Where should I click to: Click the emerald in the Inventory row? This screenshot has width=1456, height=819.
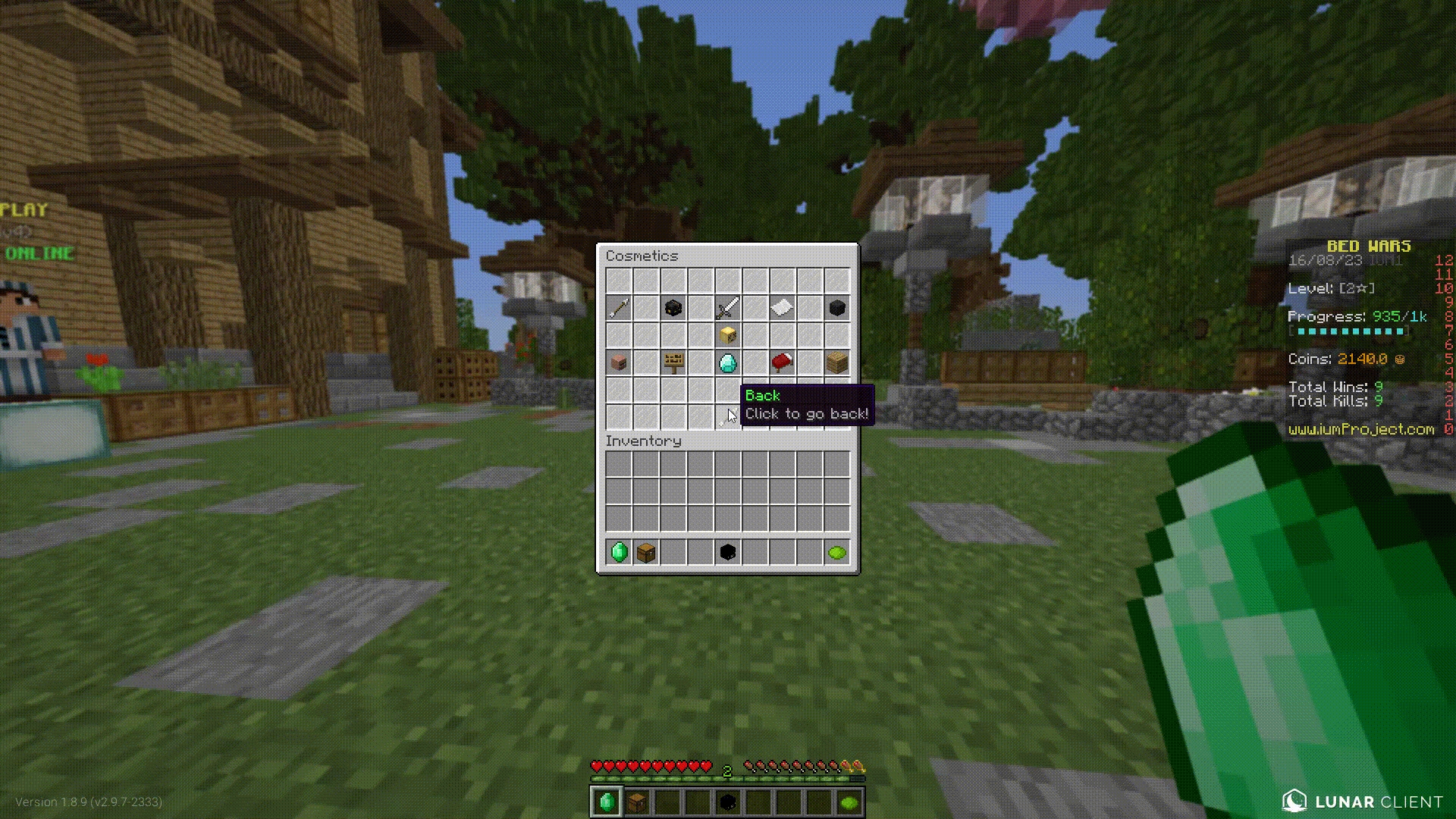pyautogui.click(x=619, y=552)
